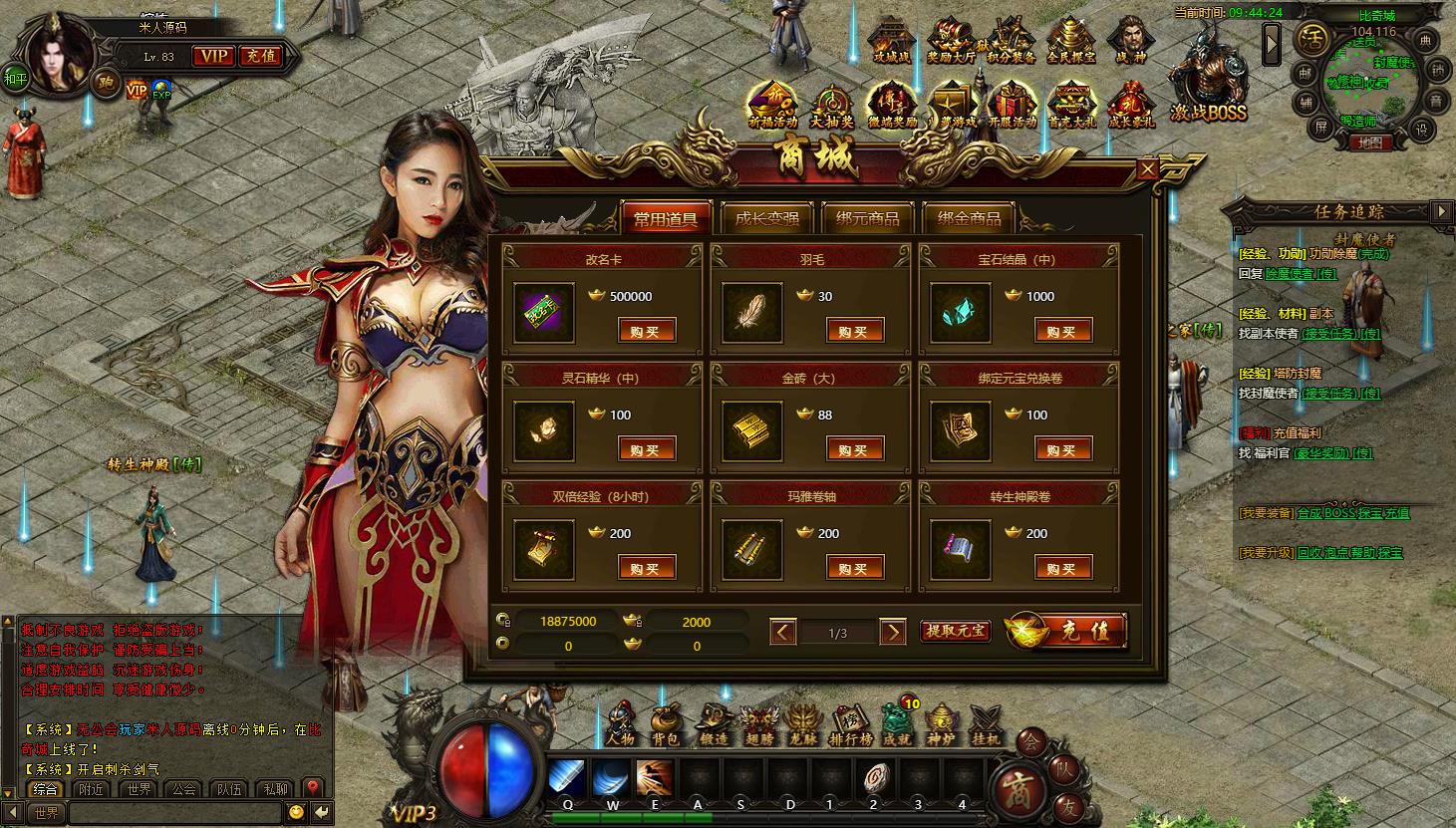Purchase the 转生神殿卷 scroll
Viewport: 1456px width, 828px height.
click(1062, 568)
